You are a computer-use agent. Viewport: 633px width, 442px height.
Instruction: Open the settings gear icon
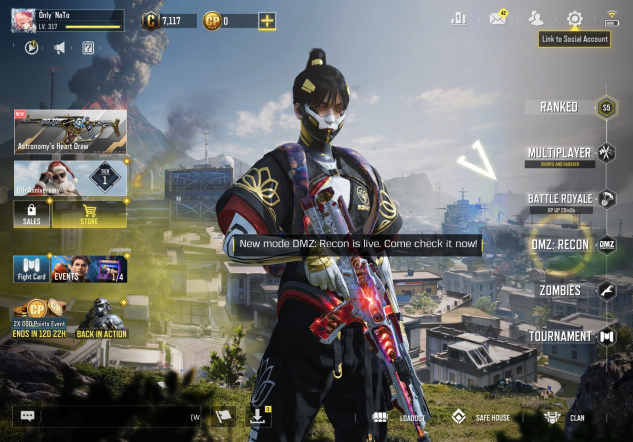pos(574,19)
